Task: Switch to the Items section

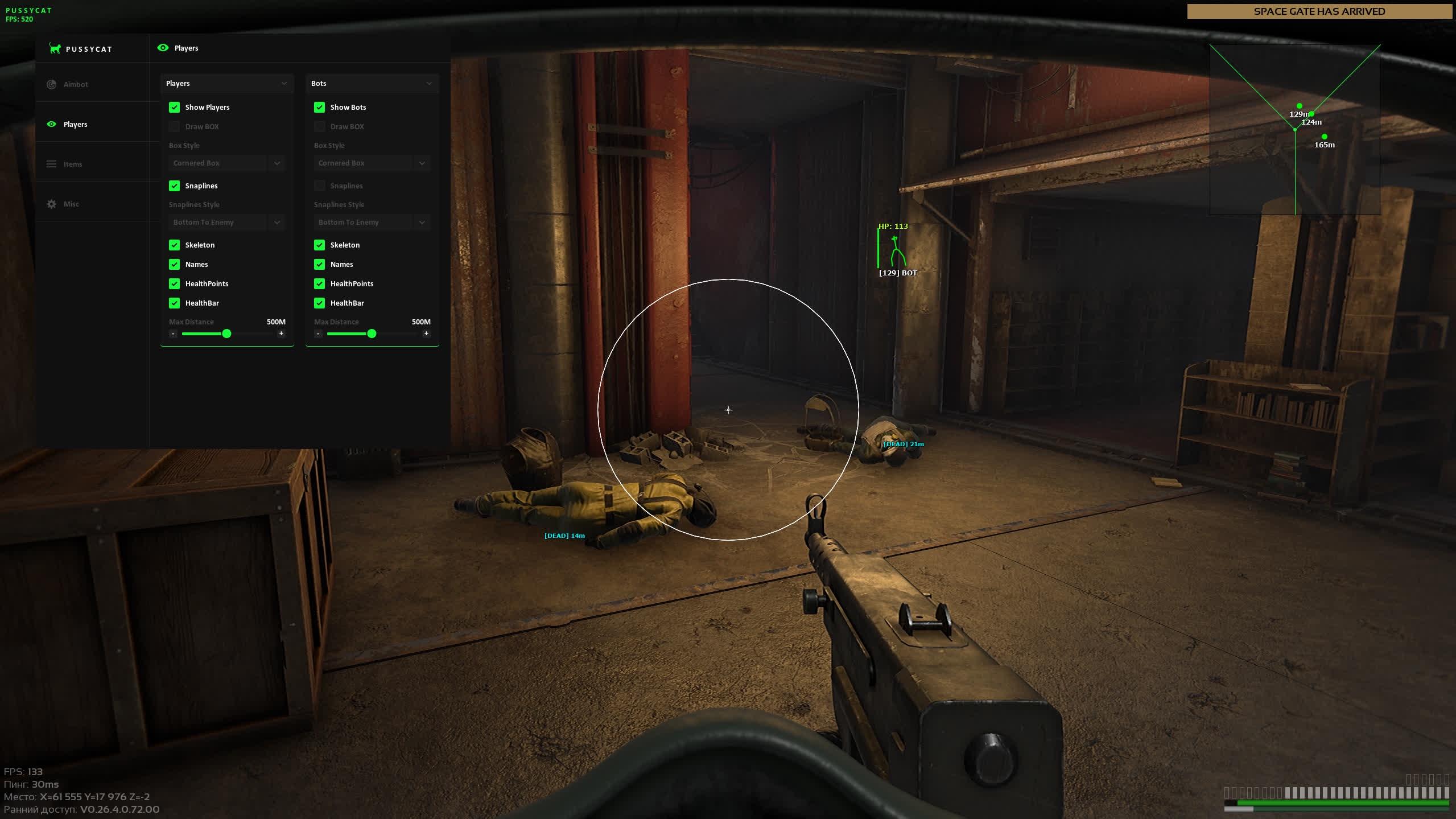Action: (x=72, y=164)
